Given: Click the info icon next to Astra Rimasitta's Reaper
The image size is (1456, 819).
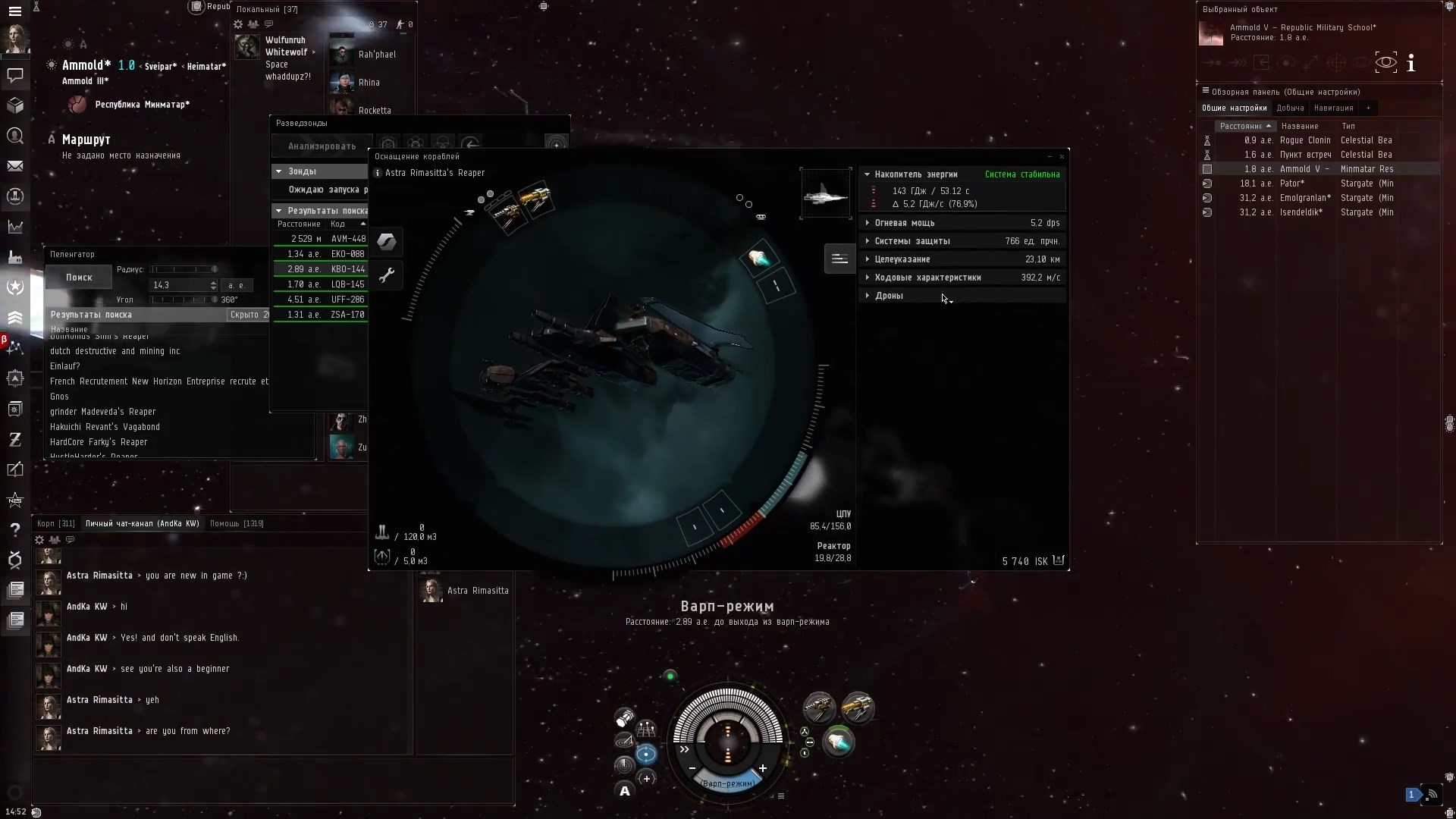Looking at the screenshot, I should pos(377,173).
